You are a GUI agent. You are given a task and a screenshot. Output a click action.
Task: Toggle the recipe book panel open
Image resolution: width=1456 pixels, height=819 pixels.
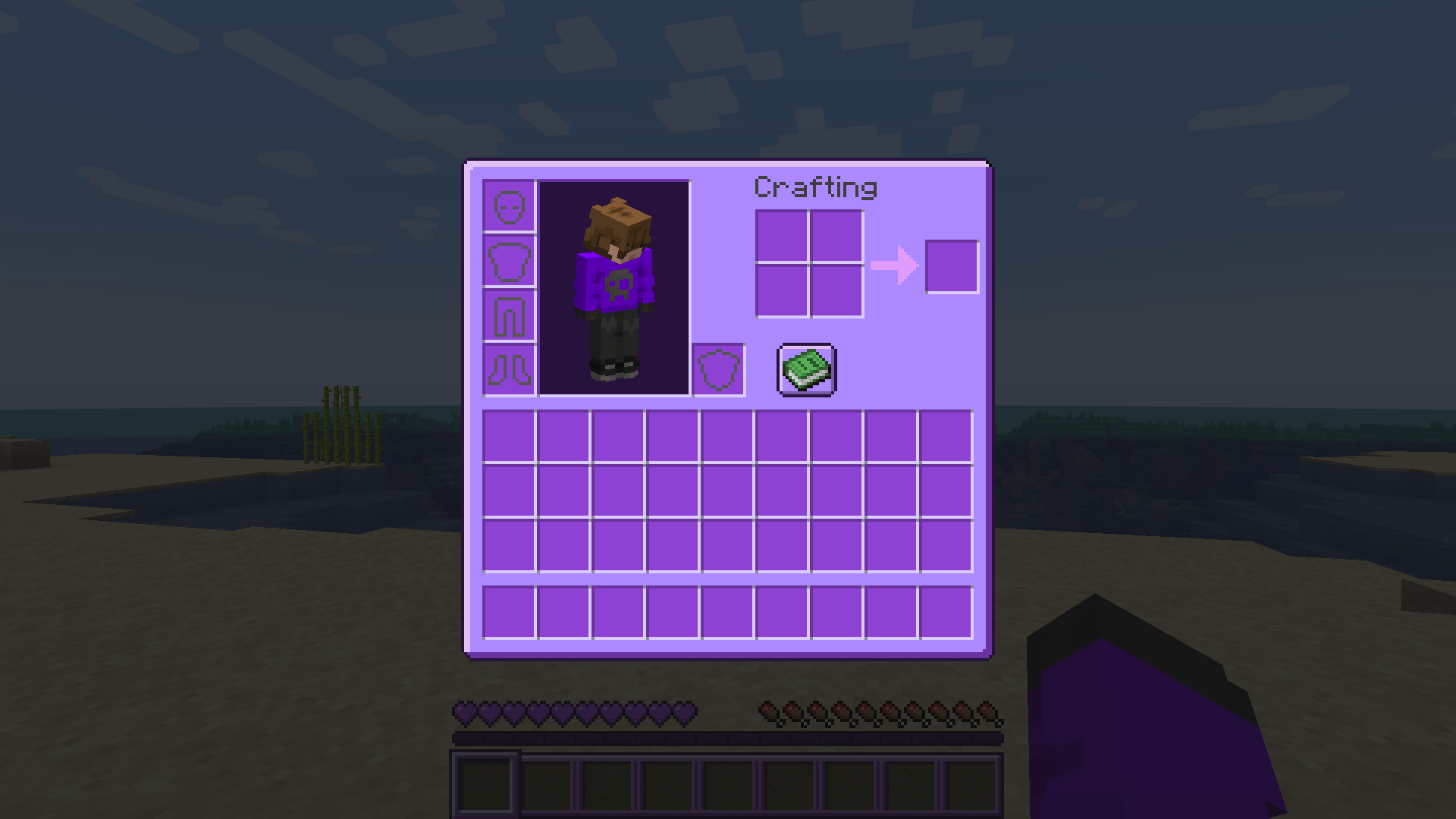(806, 370)
